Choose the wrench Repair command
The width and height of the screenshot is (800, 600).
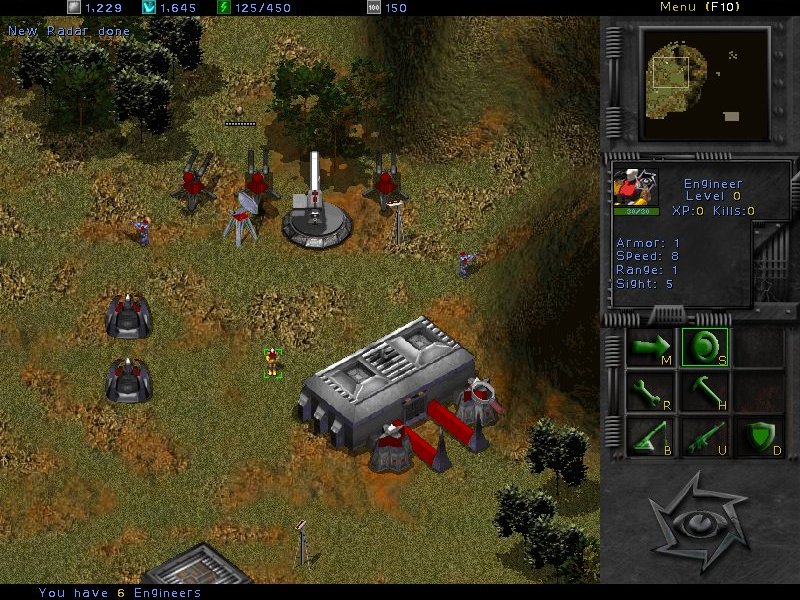pyautogui.click(x=651, y=392)
